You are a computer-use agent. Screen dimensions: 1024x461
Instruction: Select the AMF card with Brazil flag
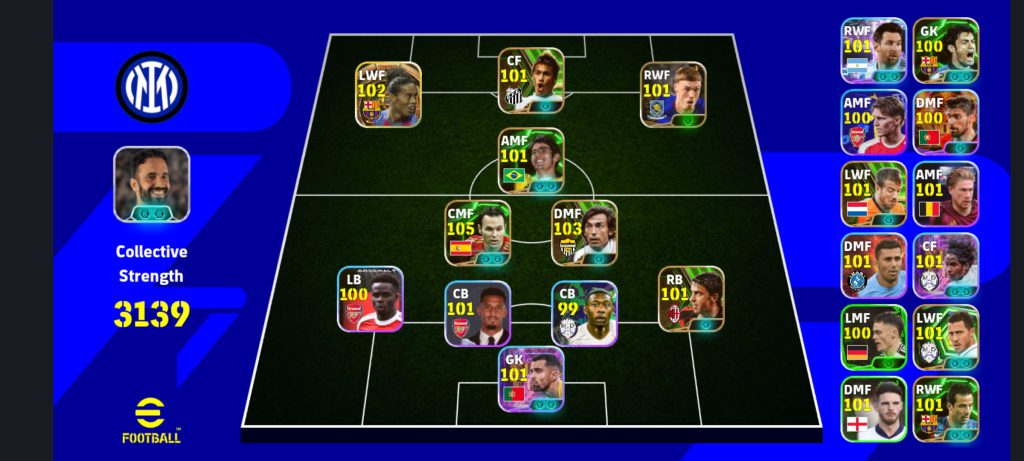pos(531,161)
